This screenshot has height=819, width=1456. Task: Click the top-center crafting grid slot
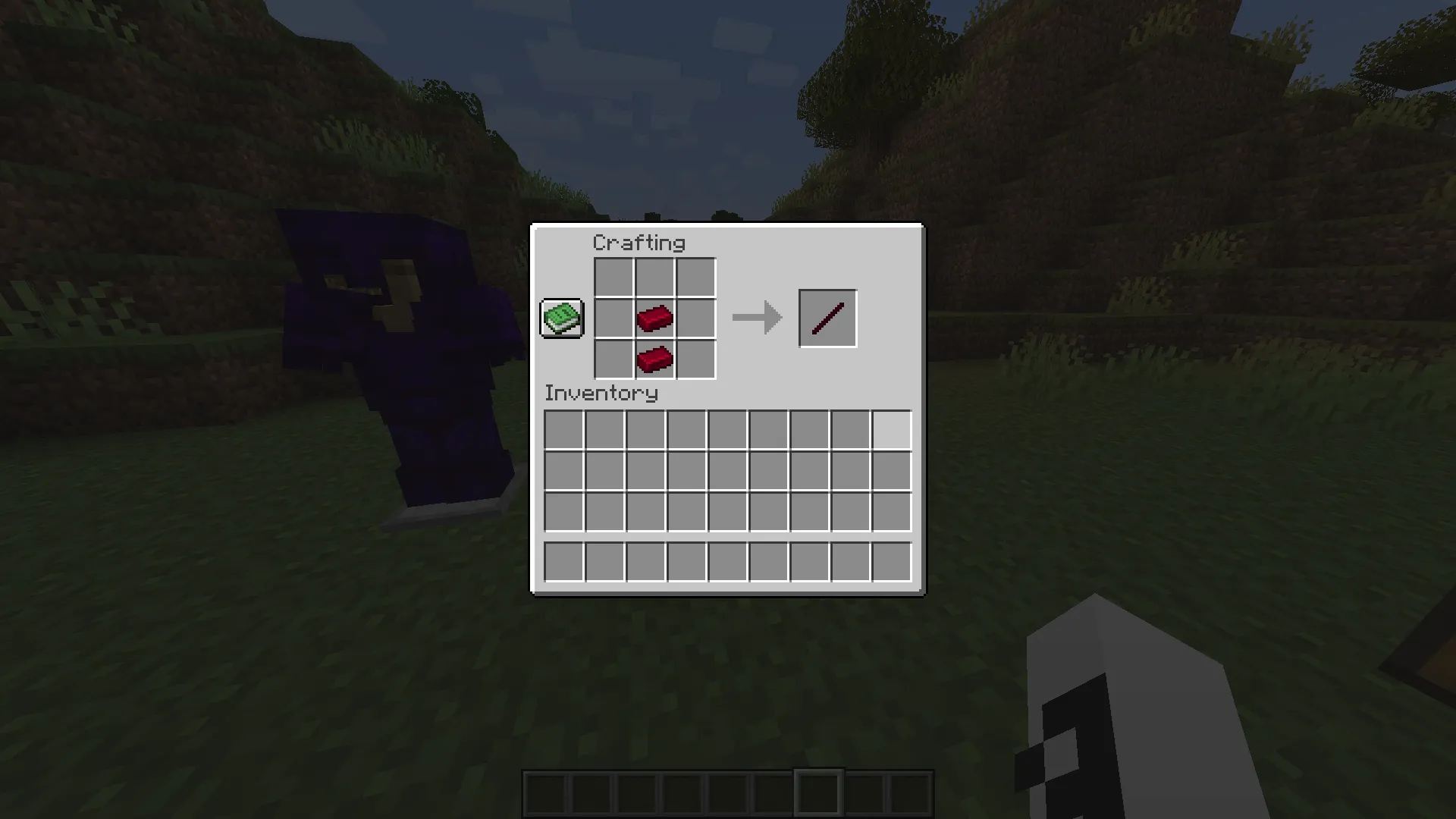[x=654, y=276]
